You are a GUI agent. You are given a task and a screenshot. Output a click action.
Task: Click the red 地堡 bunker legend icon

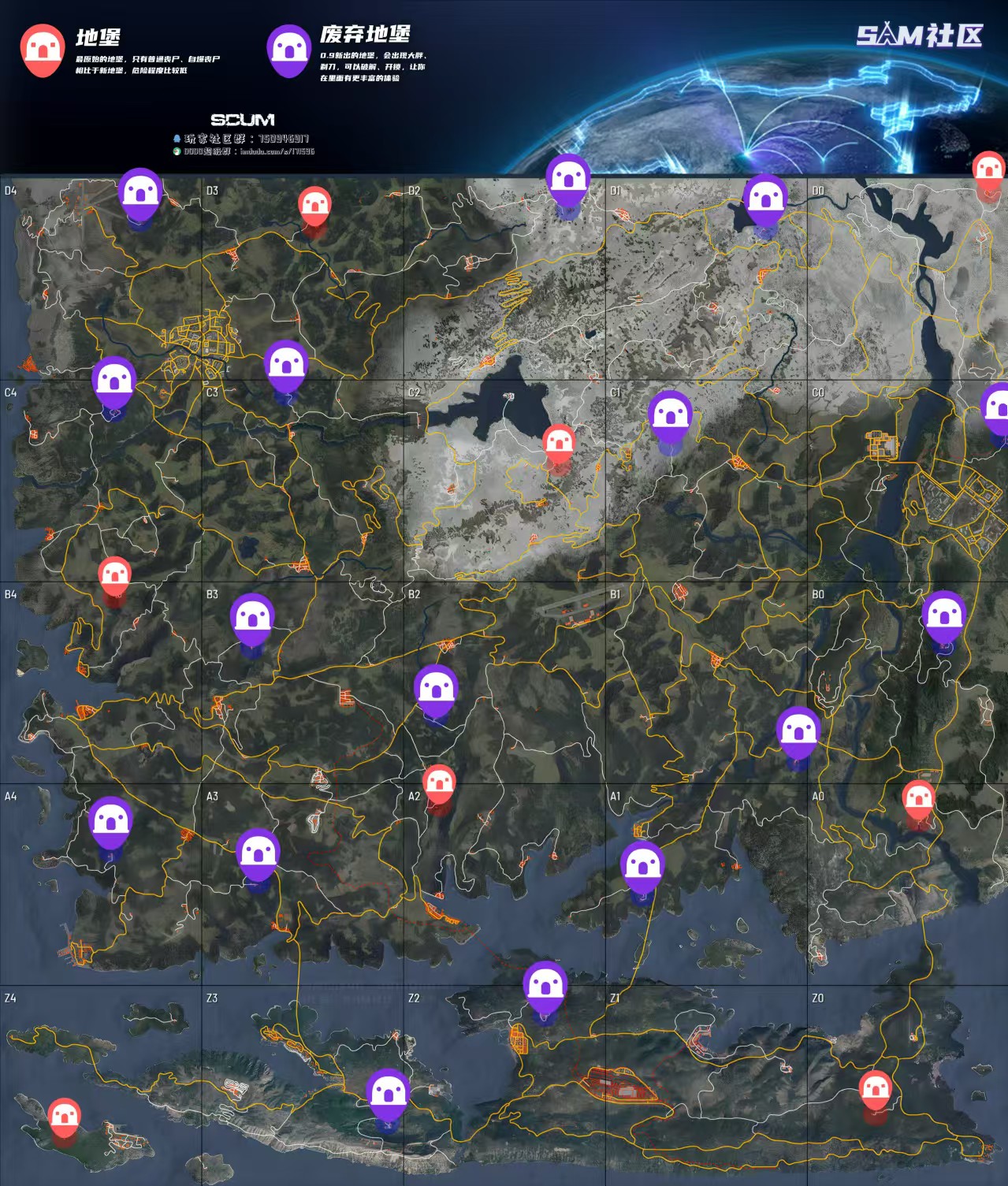coord(43,49)
